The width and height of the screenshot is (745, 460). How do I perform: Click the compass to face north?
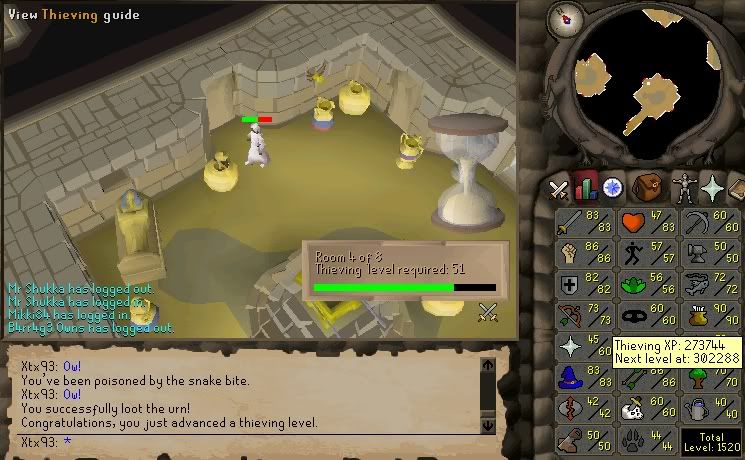(570, 17)
